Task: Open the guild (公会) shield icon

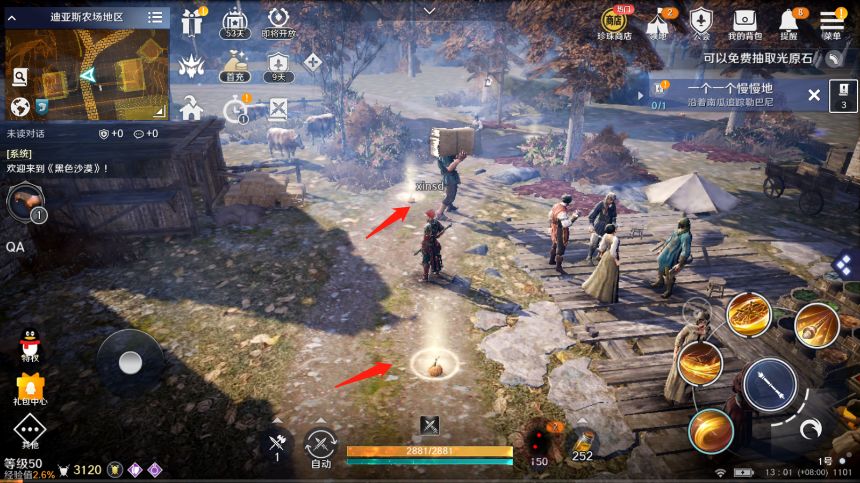Action: pyautogui.click(x=701, y=21)
